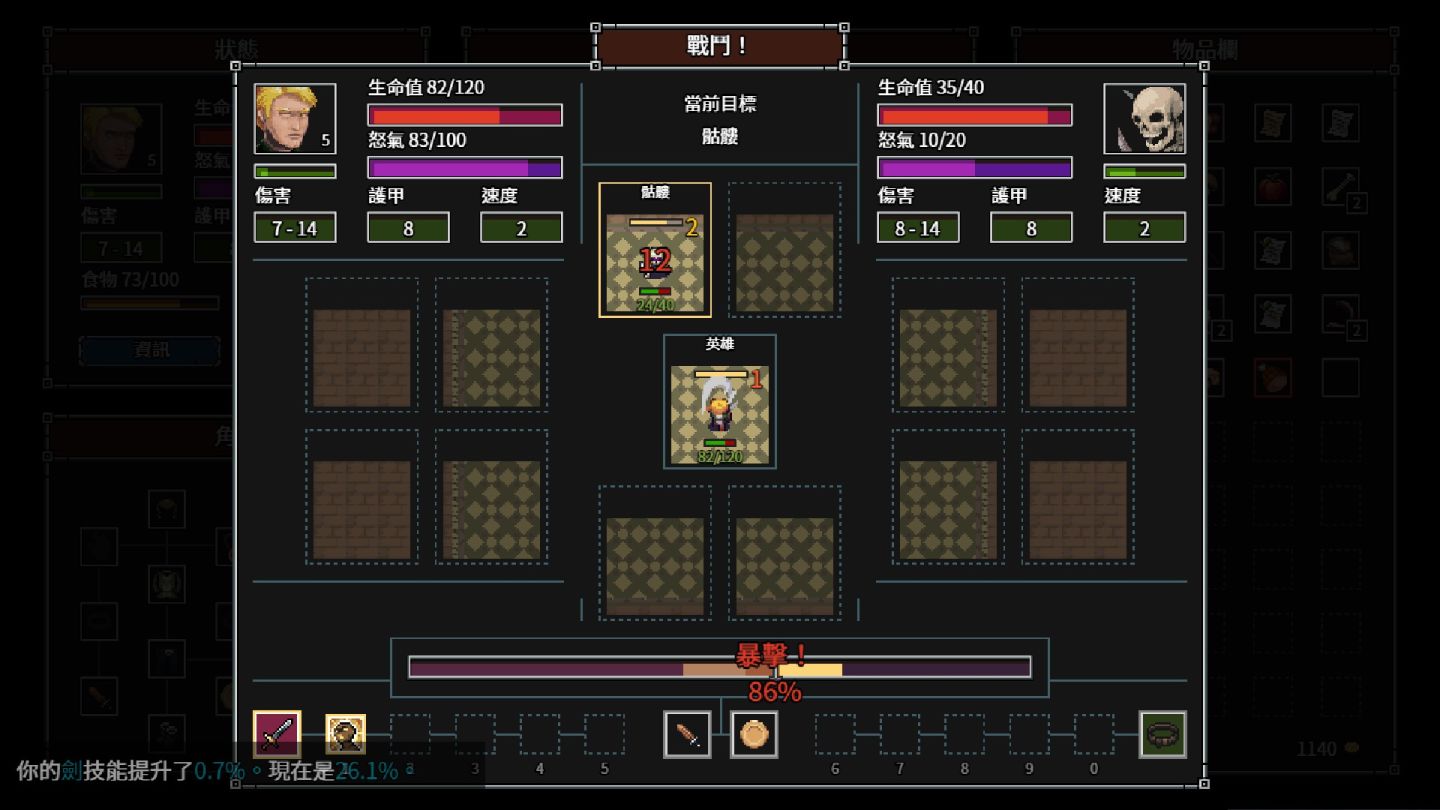The image size is (1440, 810).
Task: Select the hero tile on the battlefield
Action: 720,402
